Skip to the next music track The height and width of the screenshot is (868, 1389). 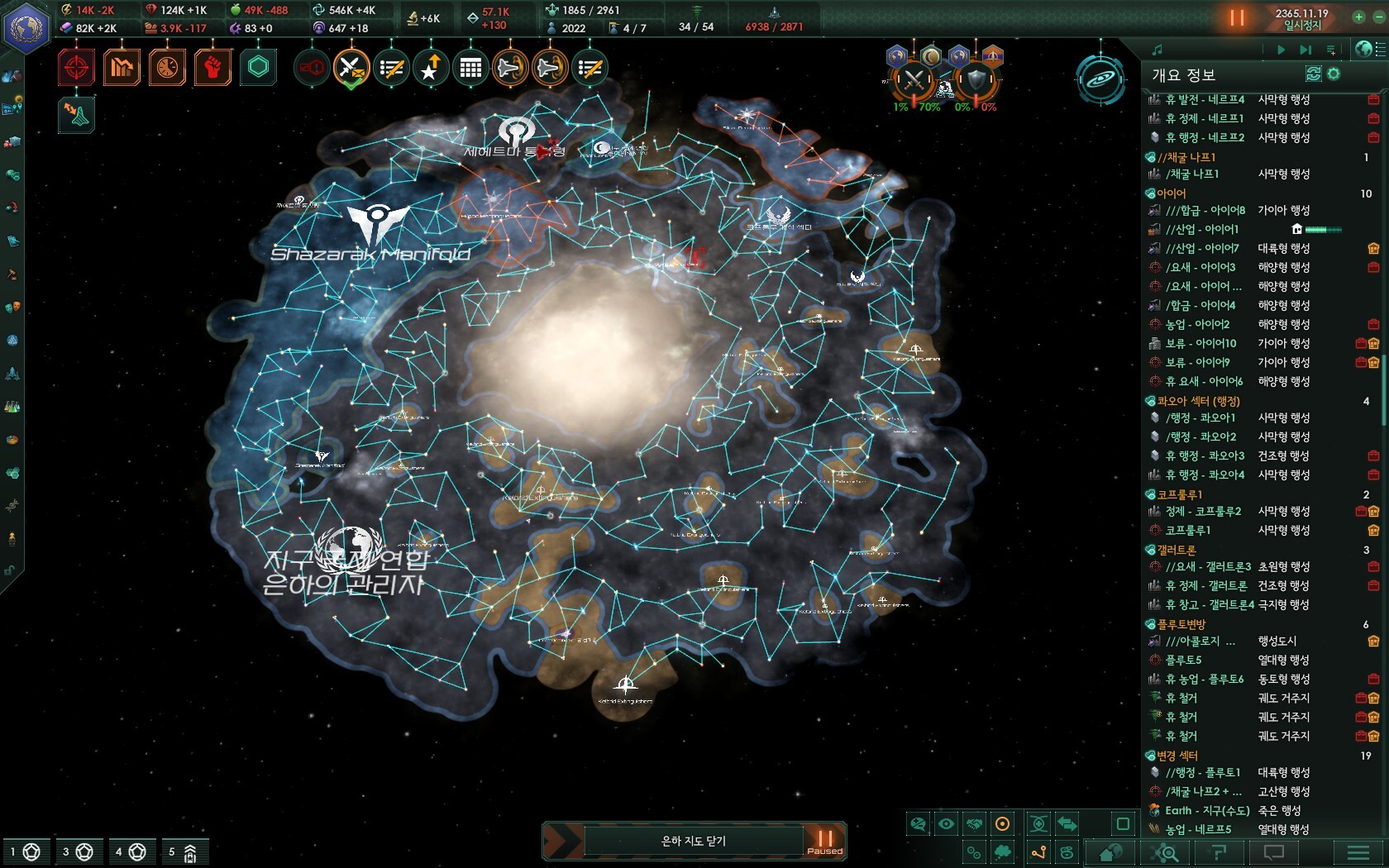pos(1305,50)
